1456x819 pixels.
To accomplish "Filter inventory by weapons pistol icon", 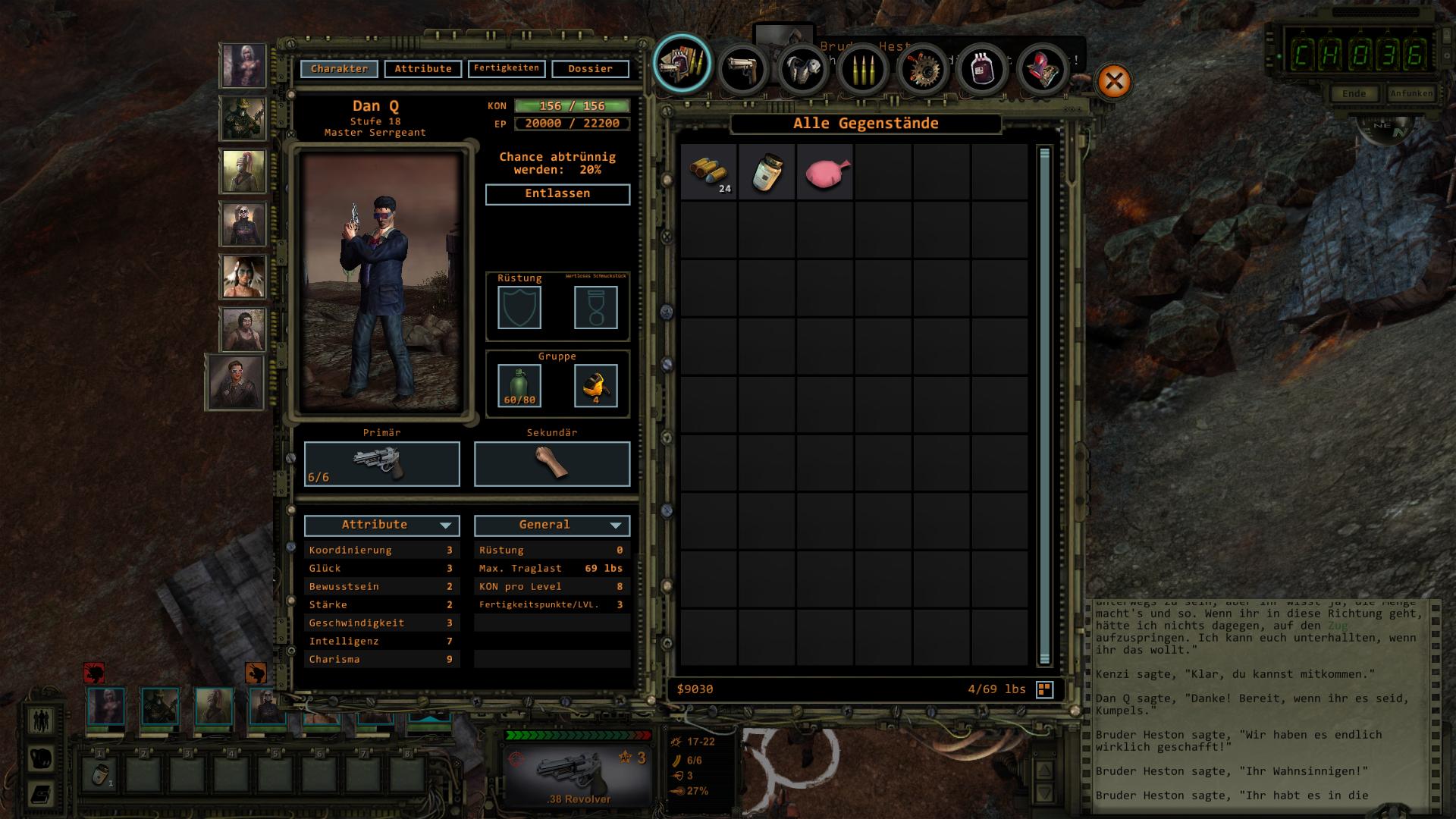I will (742, 69).
